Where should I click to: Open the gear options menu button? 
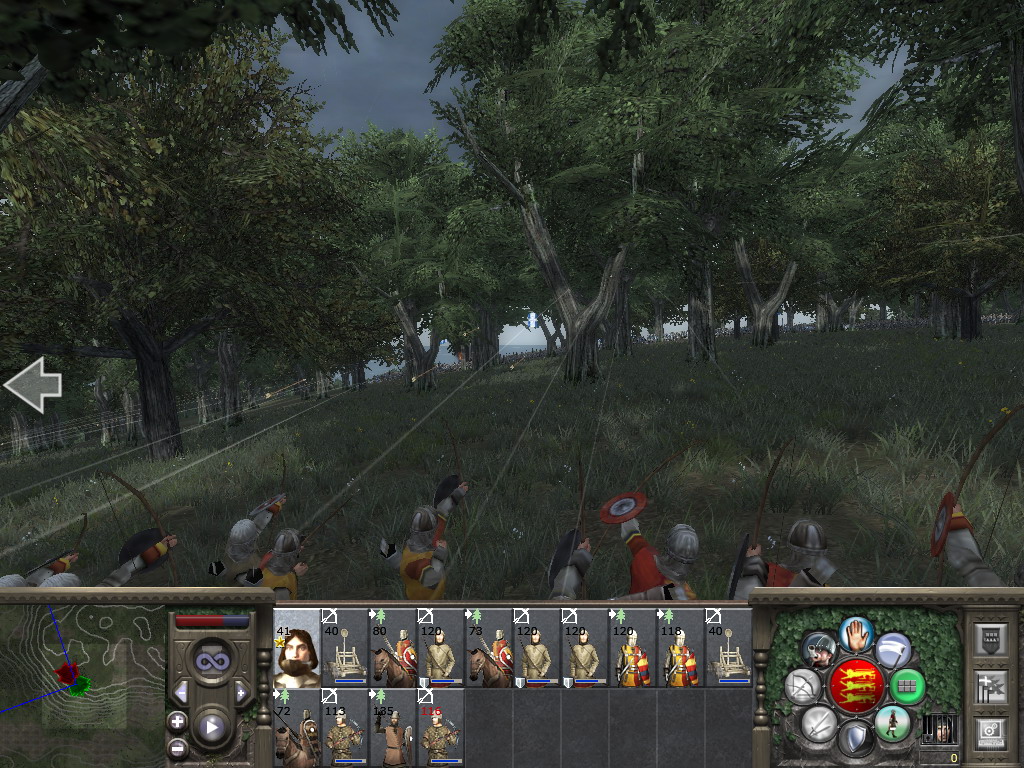tap(990, 730)
